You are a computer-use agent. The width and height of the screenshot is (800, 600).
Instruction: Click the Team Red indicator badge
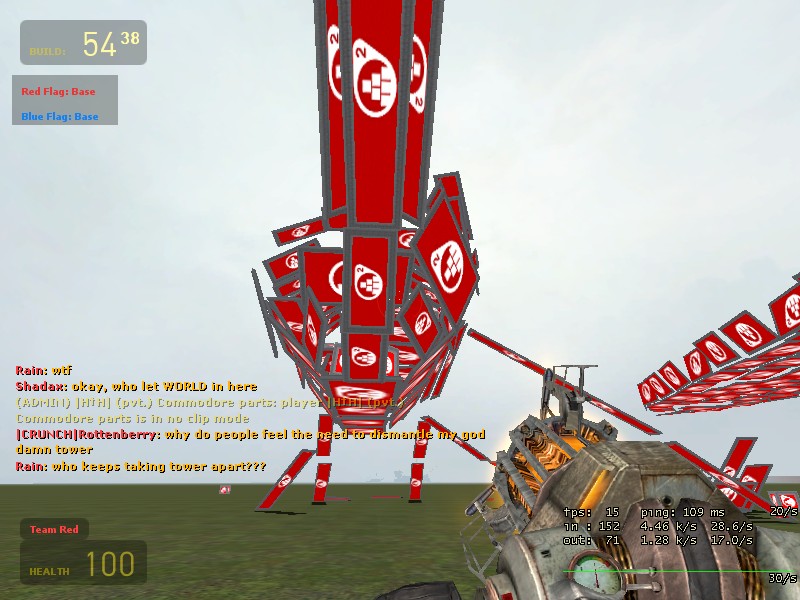click(x=54, y=529)
